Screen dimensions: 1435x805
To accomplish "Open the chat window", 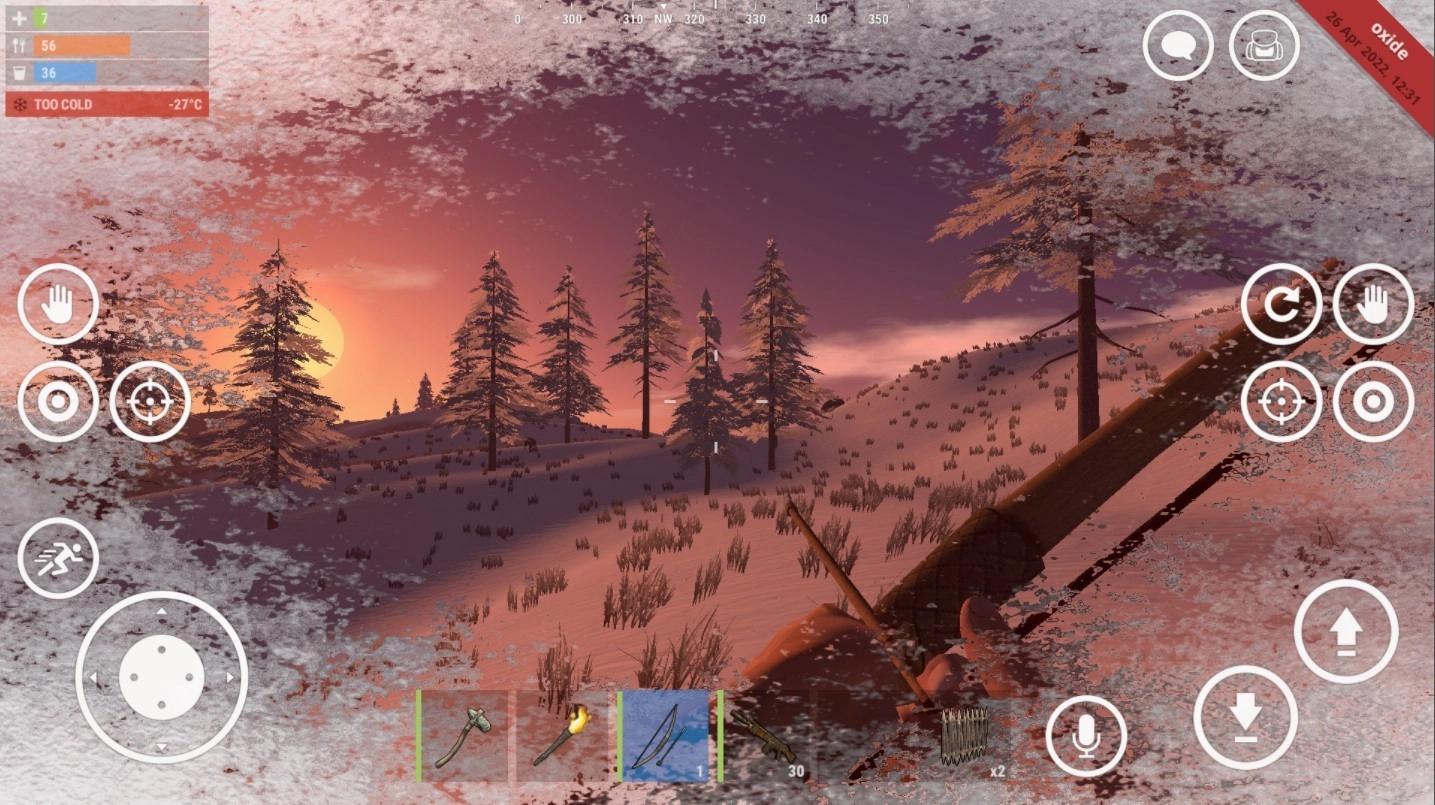I will 1177,46.
